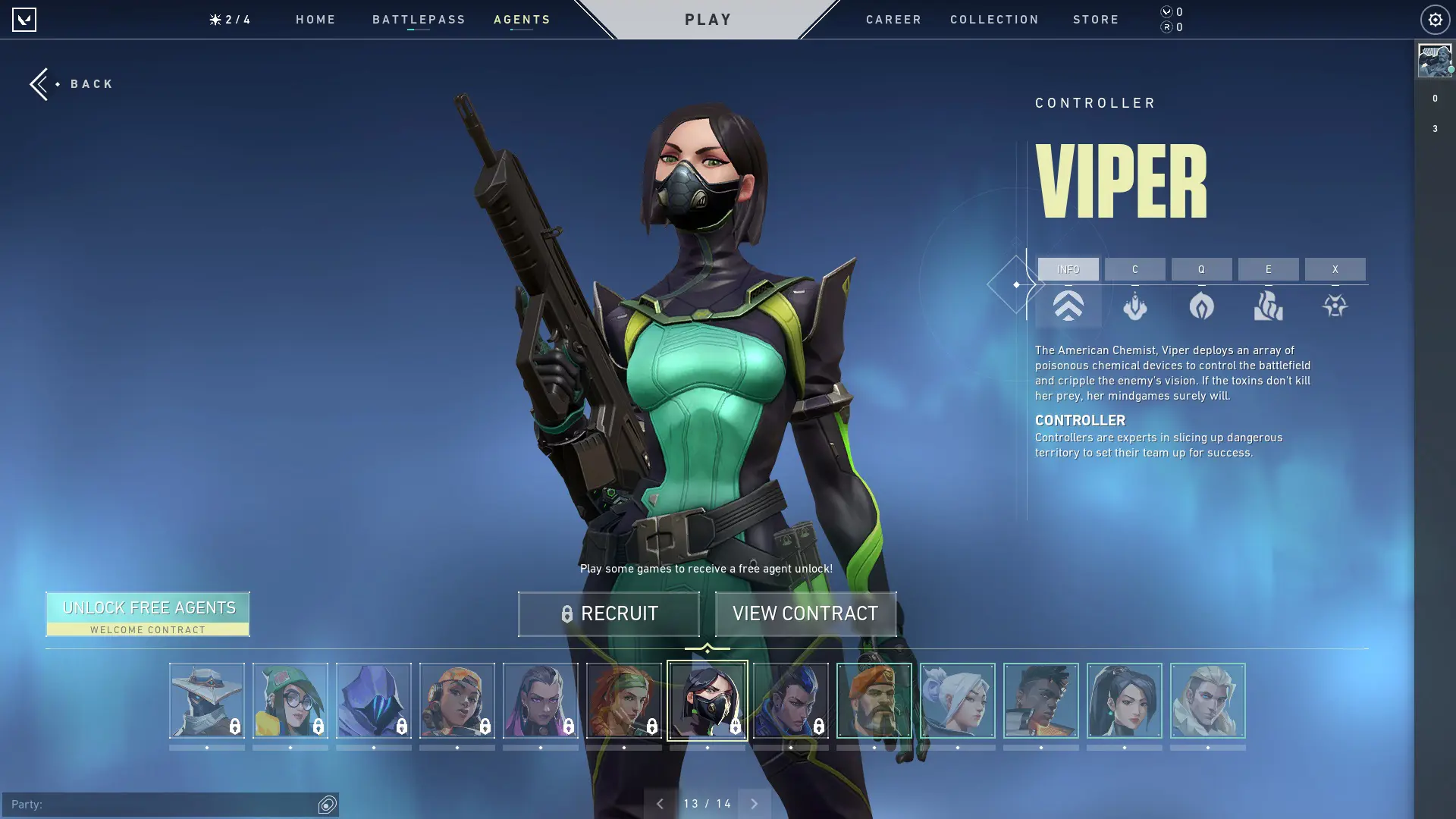Open the Valorant points currency icon
The height and width of the screenshot is (819, 1456).
tap(1166, 12)
